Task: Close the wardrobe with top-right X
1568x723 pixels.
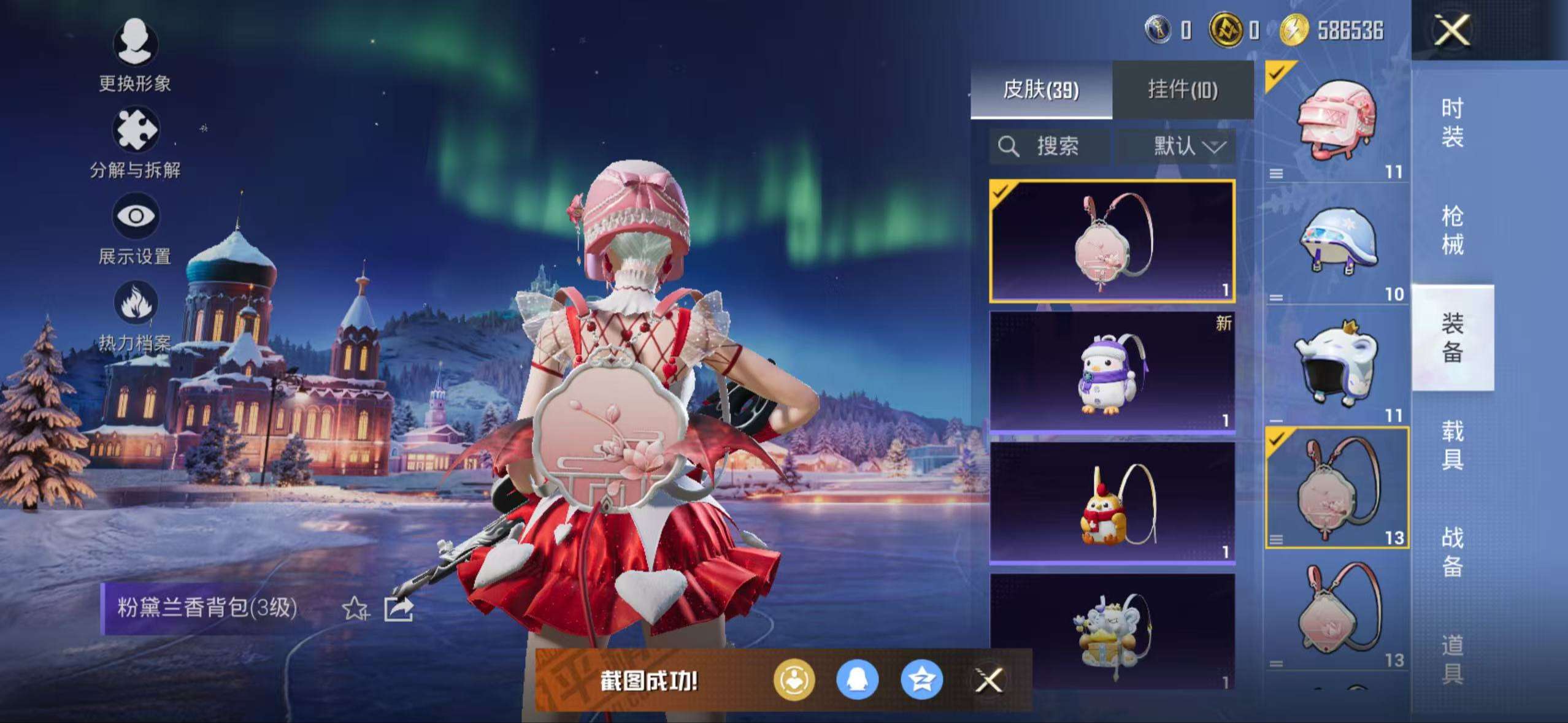Action: [1452, 30]
